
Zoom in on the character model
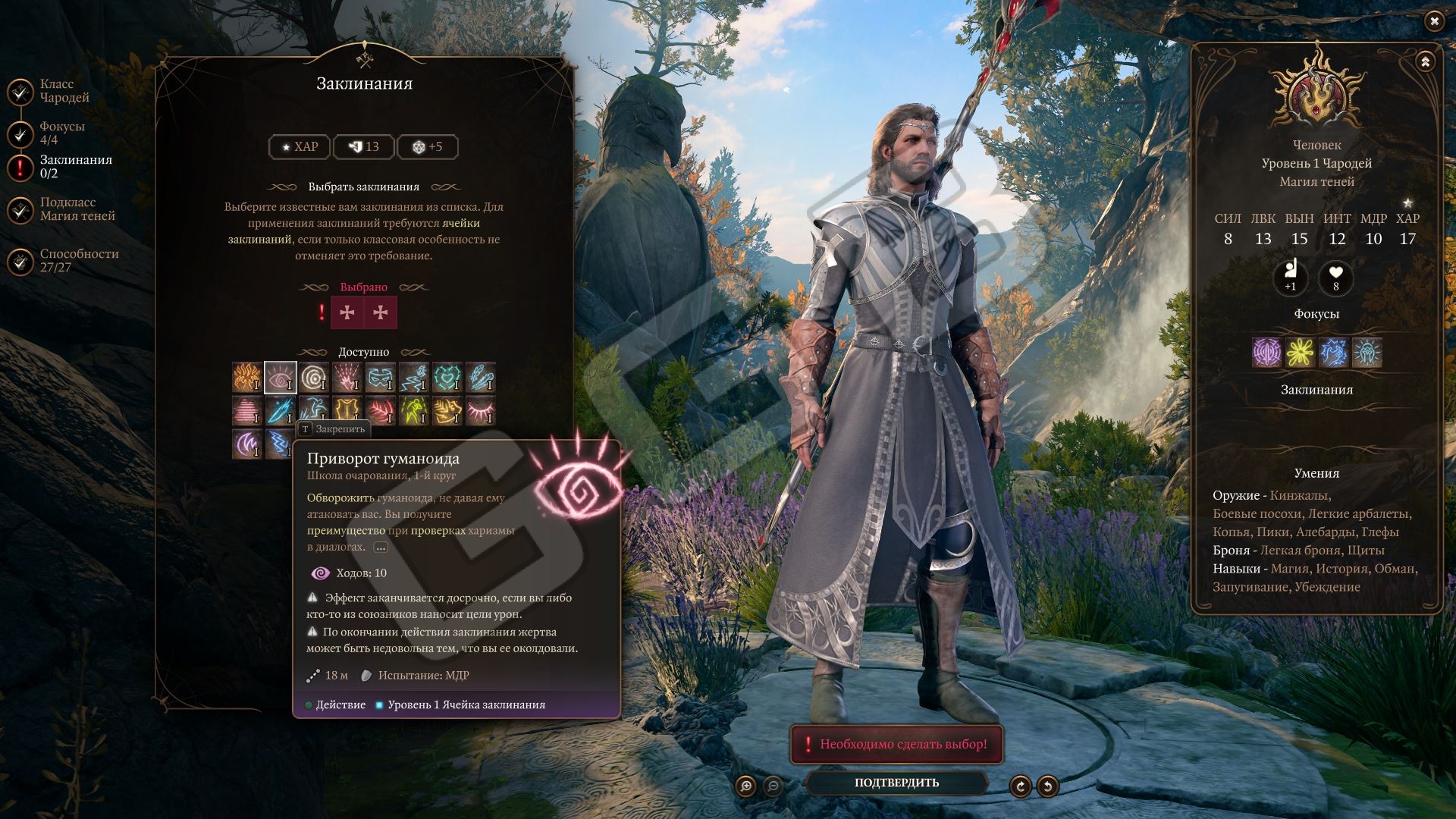click(x=746, y=786)
